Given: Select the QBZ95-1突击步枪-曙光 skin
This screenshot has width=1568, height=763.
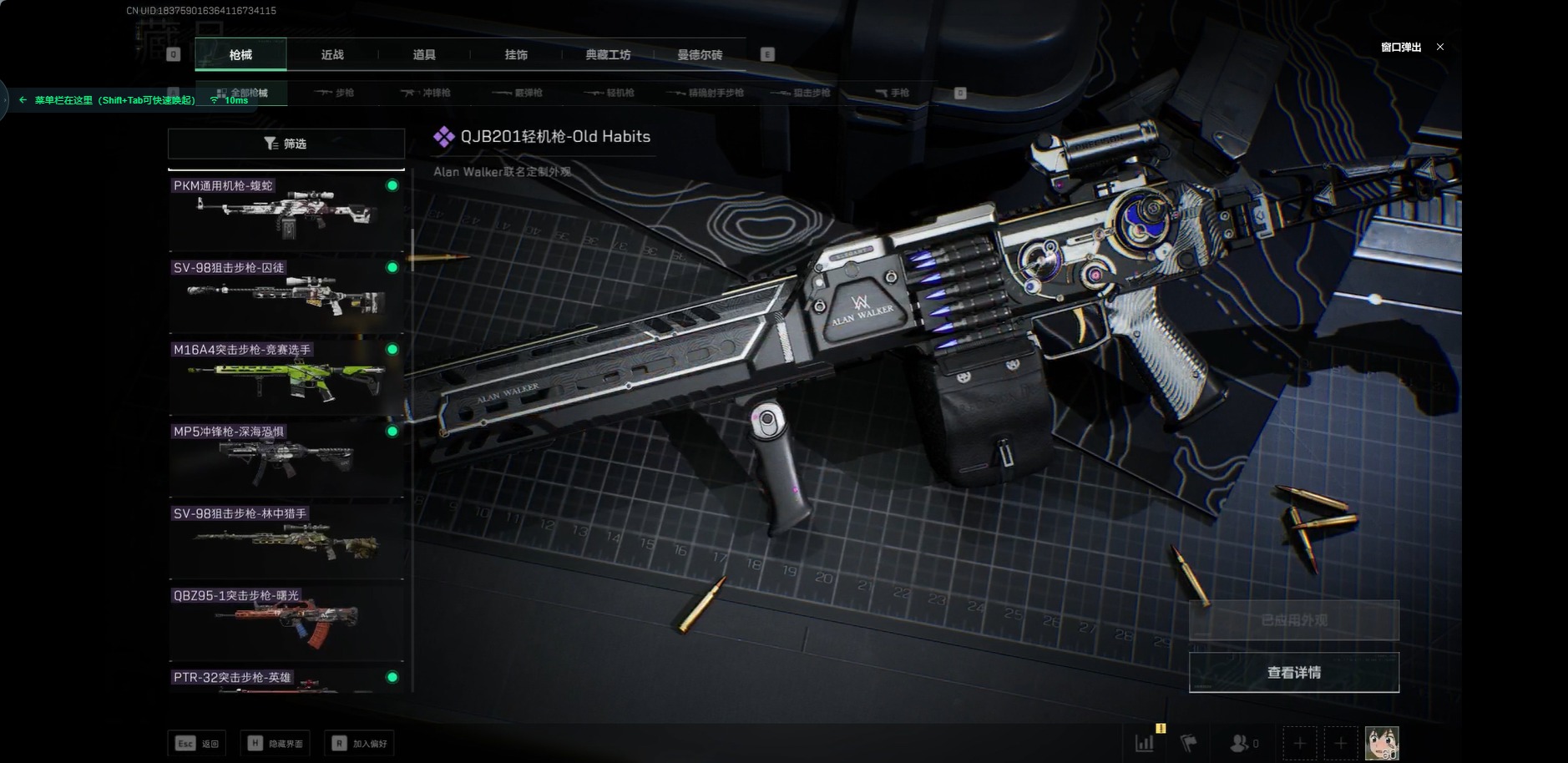Looking at the screenshot, I should click(286, 620).
